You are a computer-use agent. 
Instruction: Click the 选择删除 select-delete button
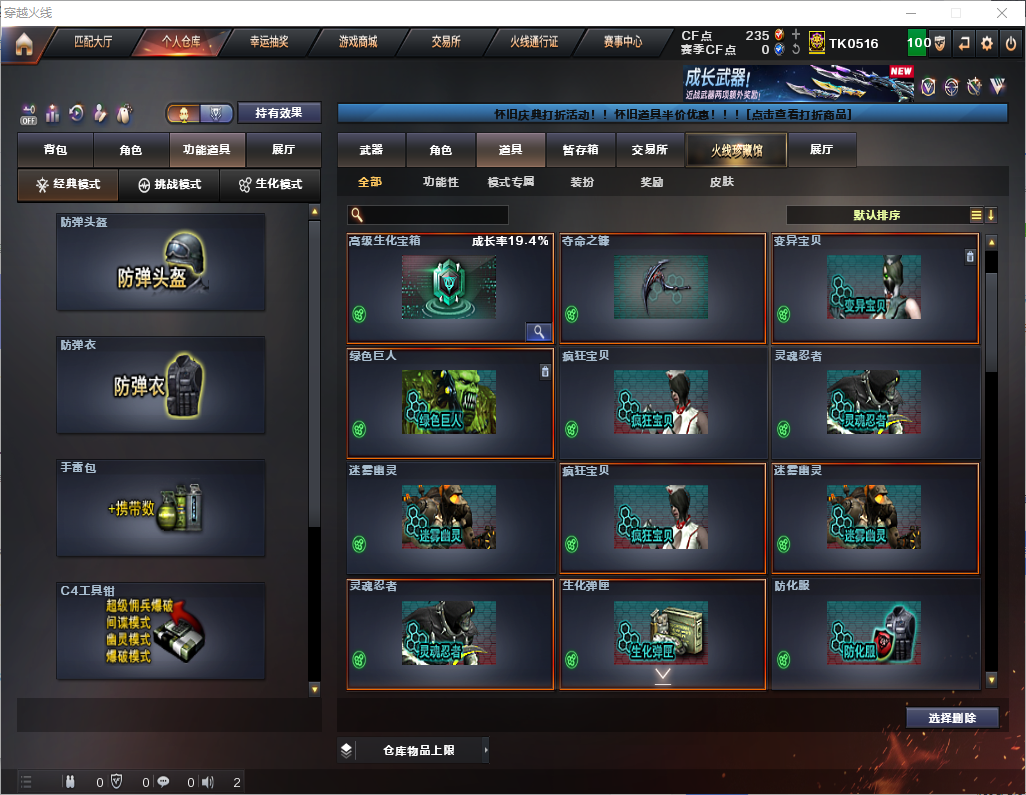(x=952, y=718)
